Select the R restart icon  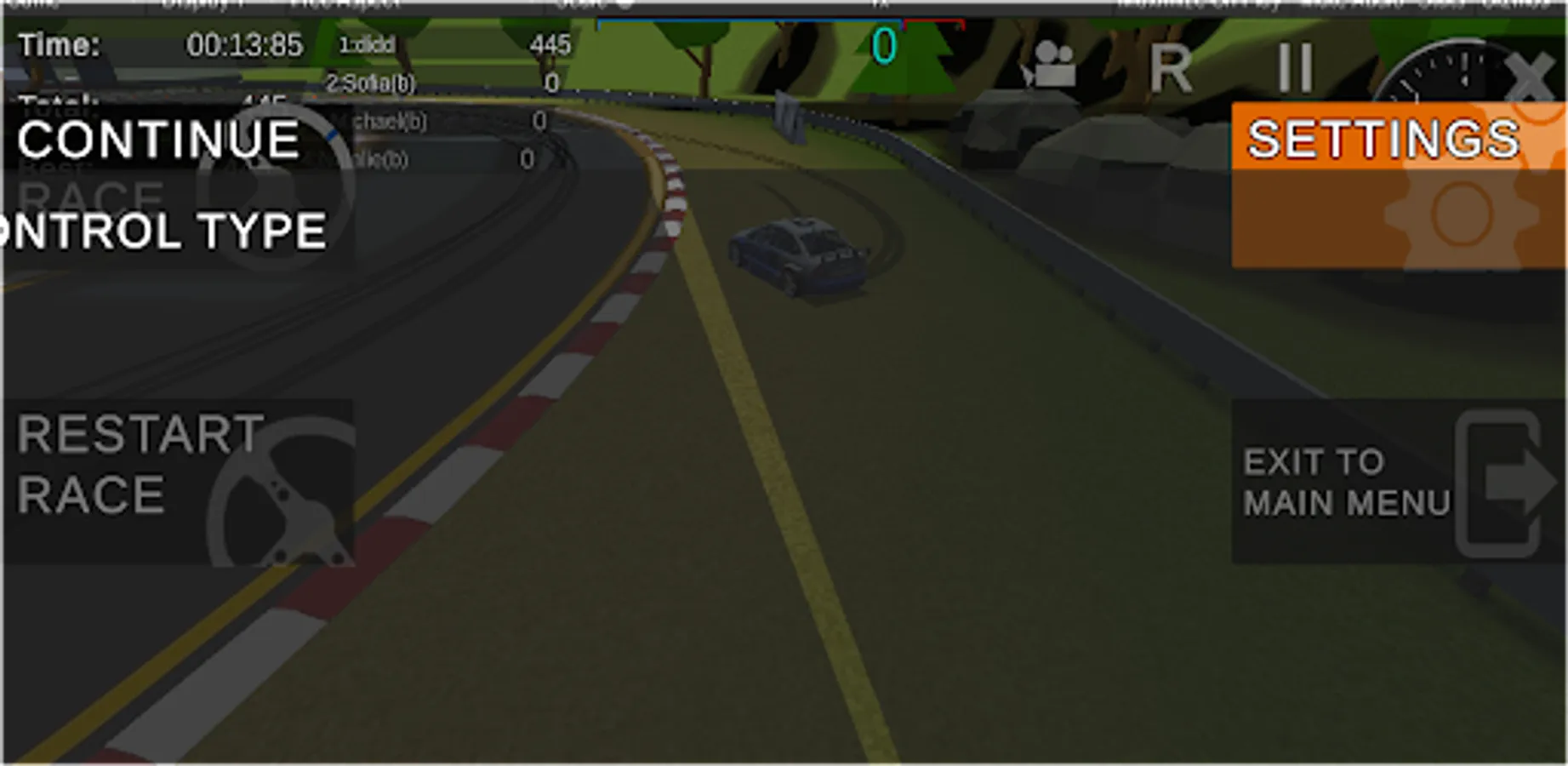[1172, 68]
